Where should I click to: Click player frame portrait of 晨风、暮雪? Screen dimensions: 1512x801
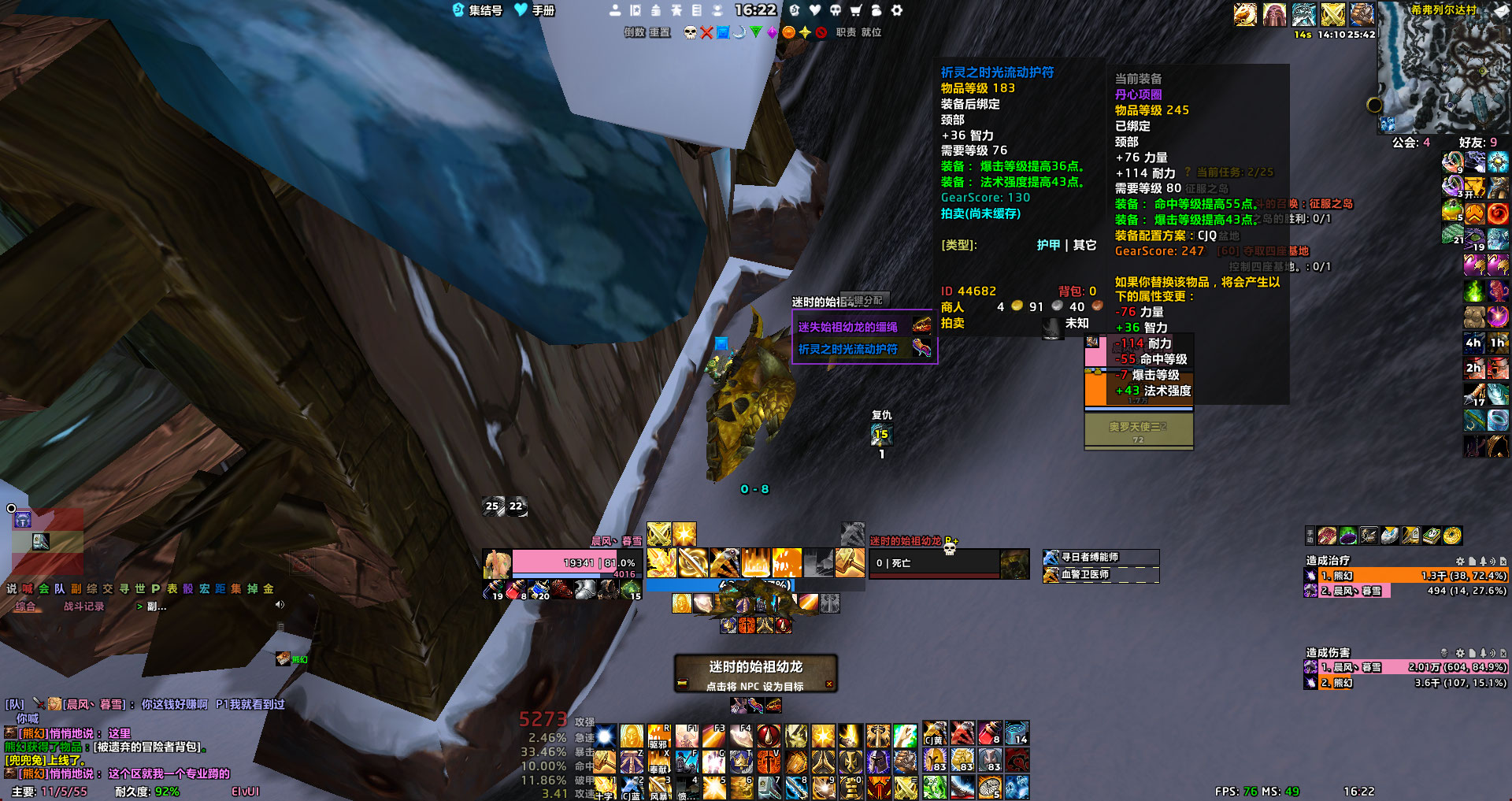click(x=498, y=564)
